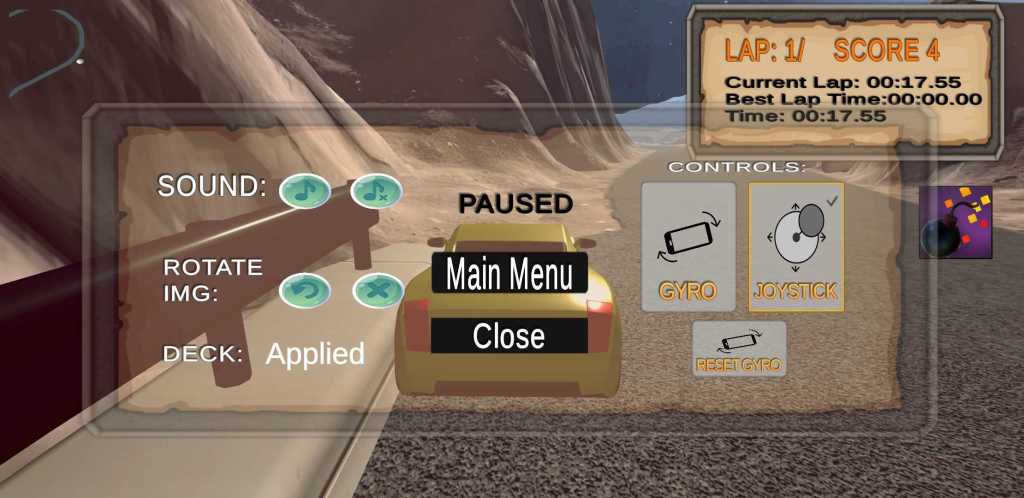The image size is (1024, 498).
Task: Click the RESET GYRO button
Action: pyautogui.click(x=740, y=349)
